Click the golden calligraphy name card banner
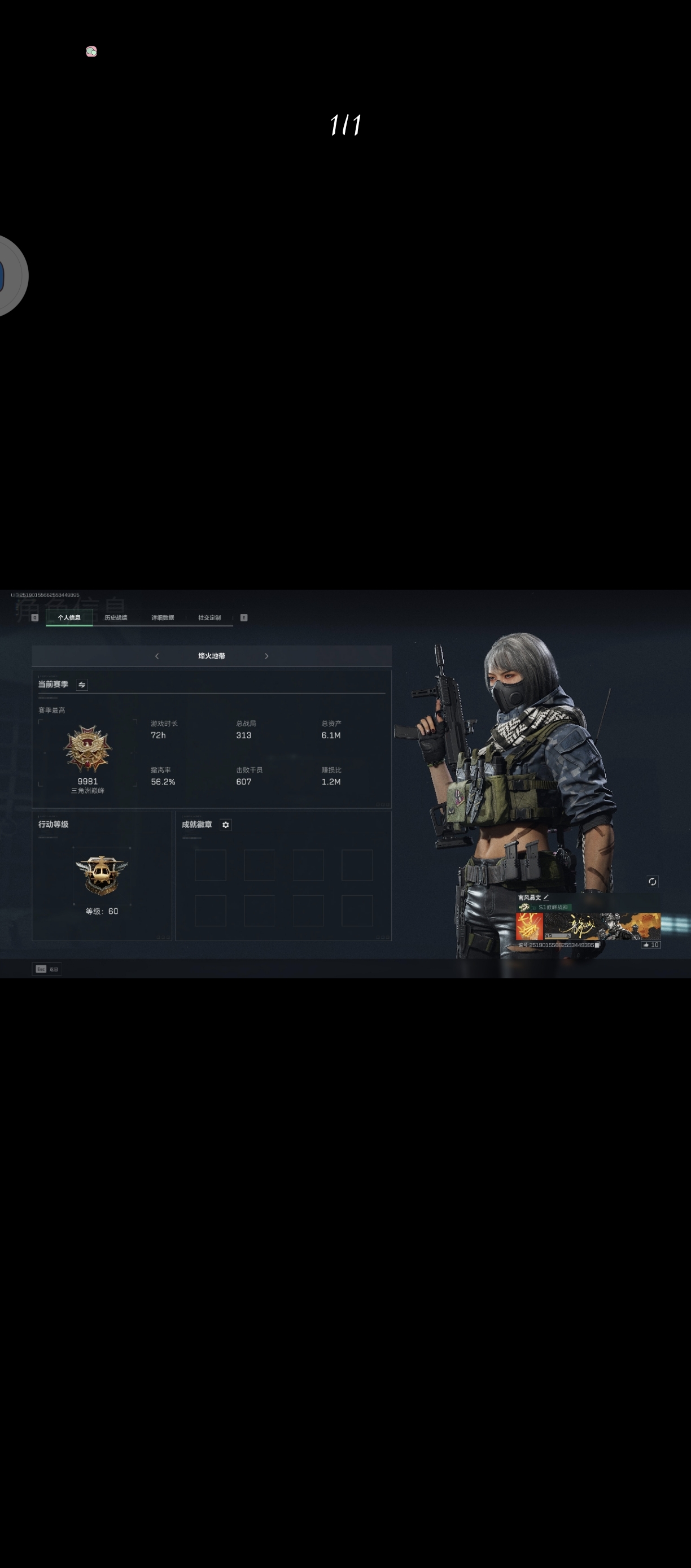This screenshot has height=1568, width=691. click(602, 926)
